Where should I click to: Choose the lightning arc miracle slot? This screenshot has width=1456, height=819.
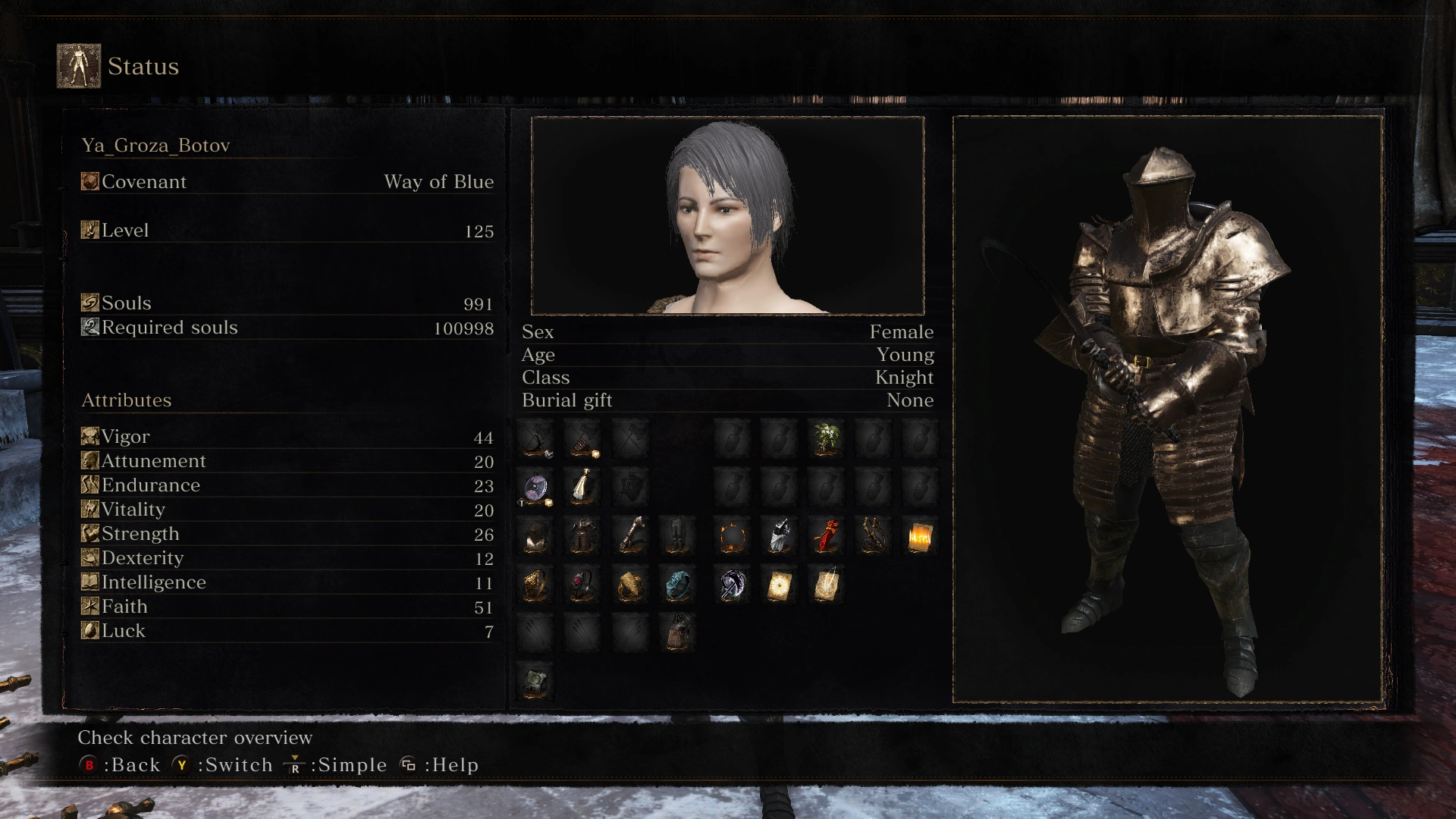[x=826, y=585]
